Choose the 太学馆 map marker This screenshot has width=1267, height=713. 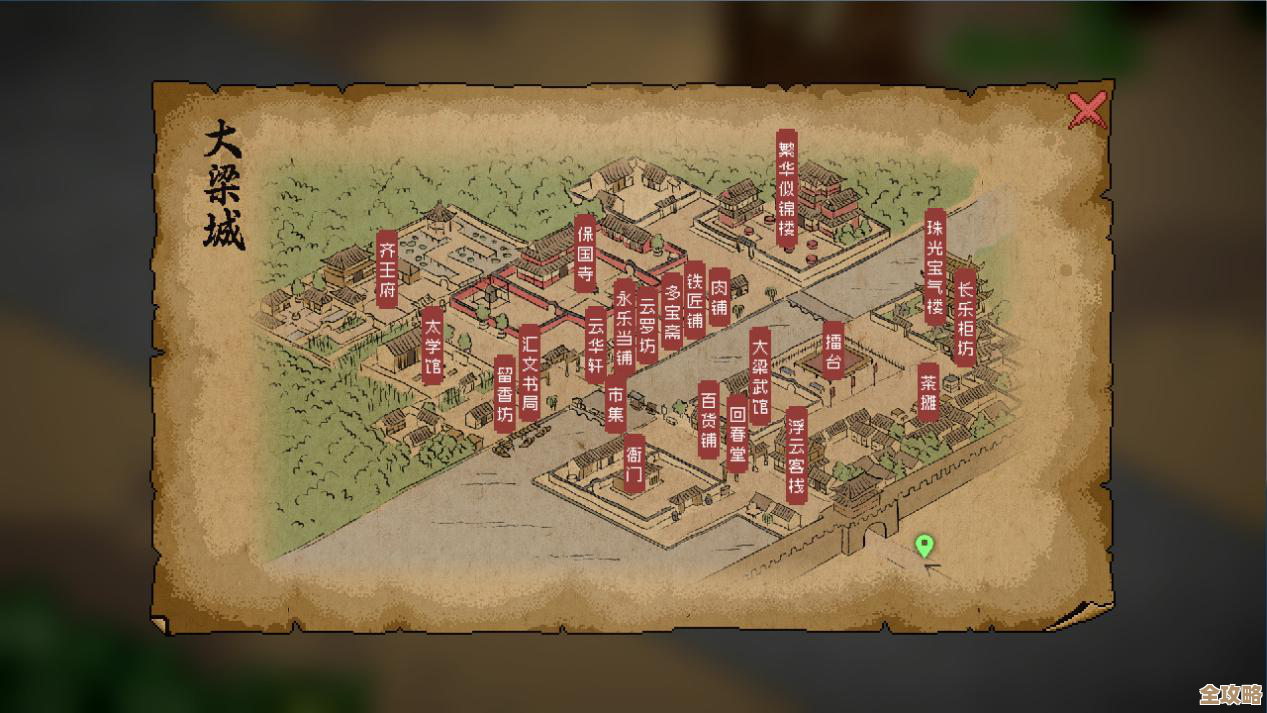433,346
